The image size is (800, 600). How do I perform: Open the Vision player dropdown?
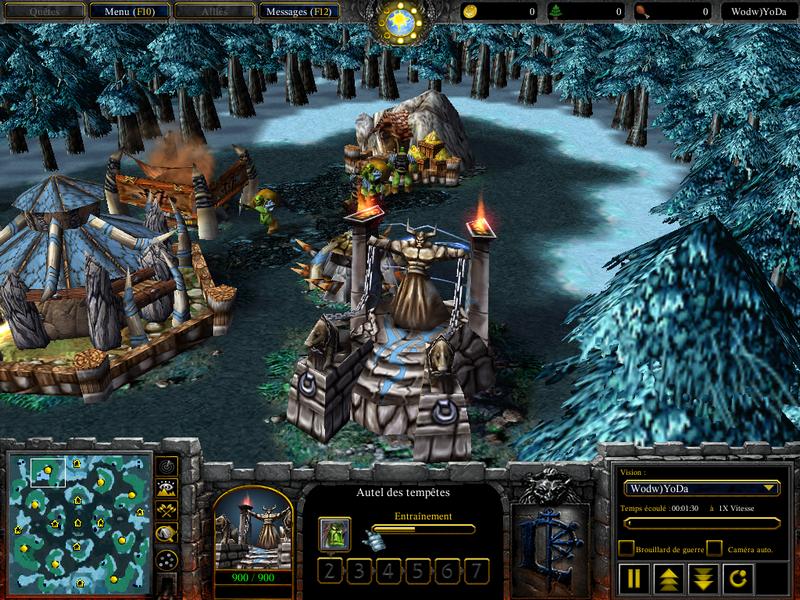tap(700, 488)
